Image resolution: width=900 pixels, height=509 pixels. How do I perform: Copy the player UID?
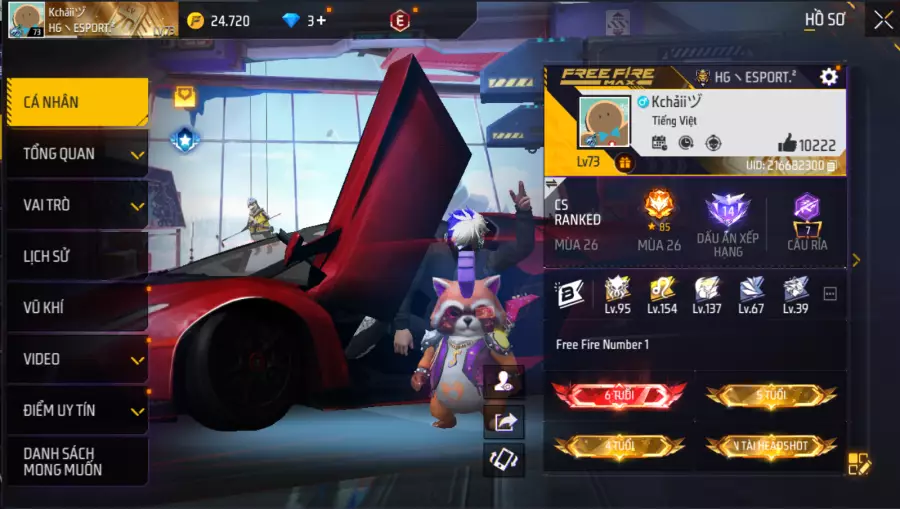pyautogui.click(x=832, y=165)
